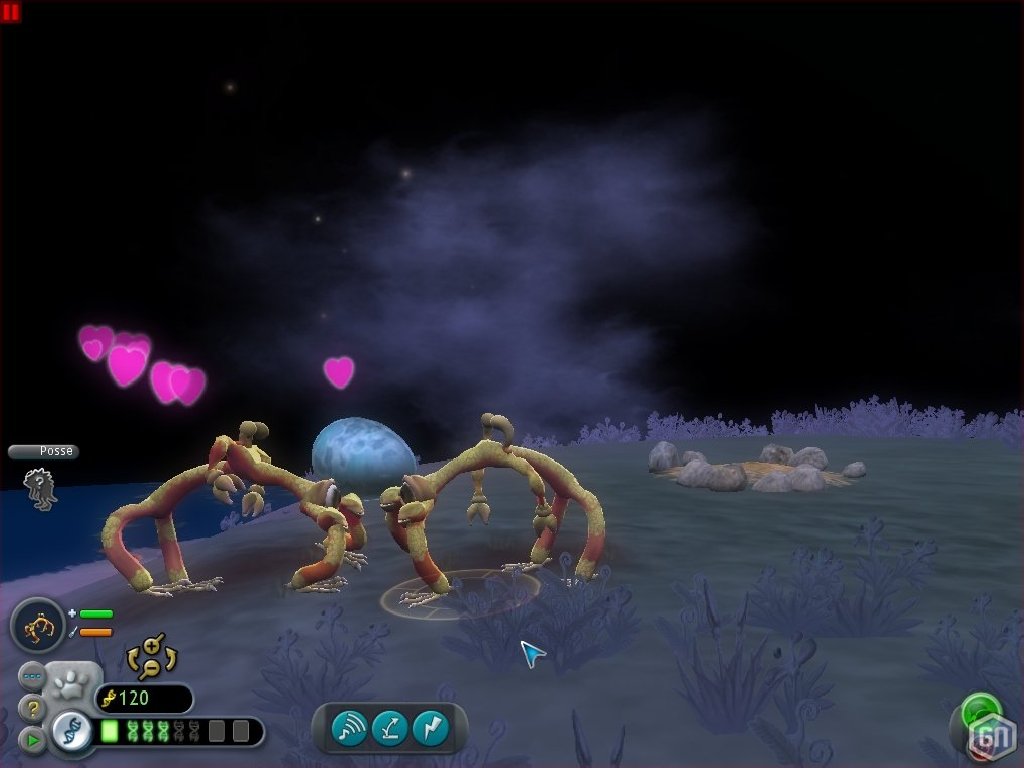Screen dimensions: 1024x768
Task: Click the DNA helix mating call button
Action: pos(72,732)
